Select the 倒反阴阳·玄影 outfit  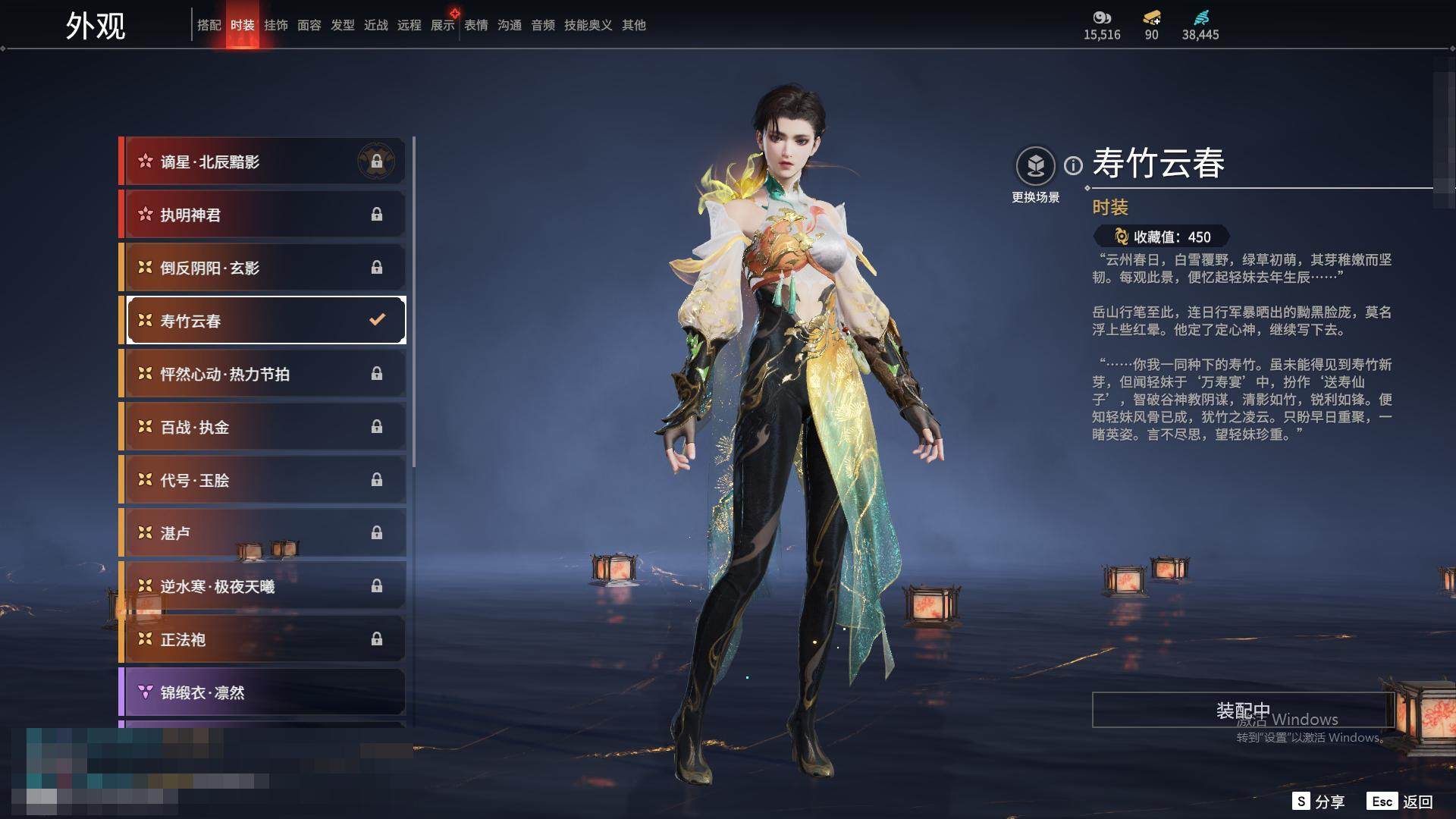263,268
